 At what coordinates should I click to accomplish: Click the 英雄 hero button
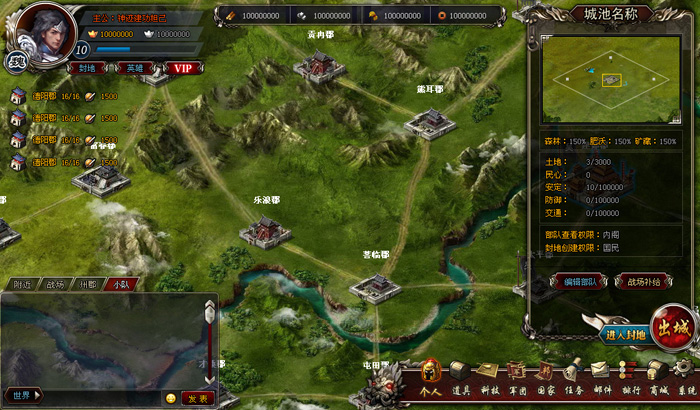pos(136,68)
